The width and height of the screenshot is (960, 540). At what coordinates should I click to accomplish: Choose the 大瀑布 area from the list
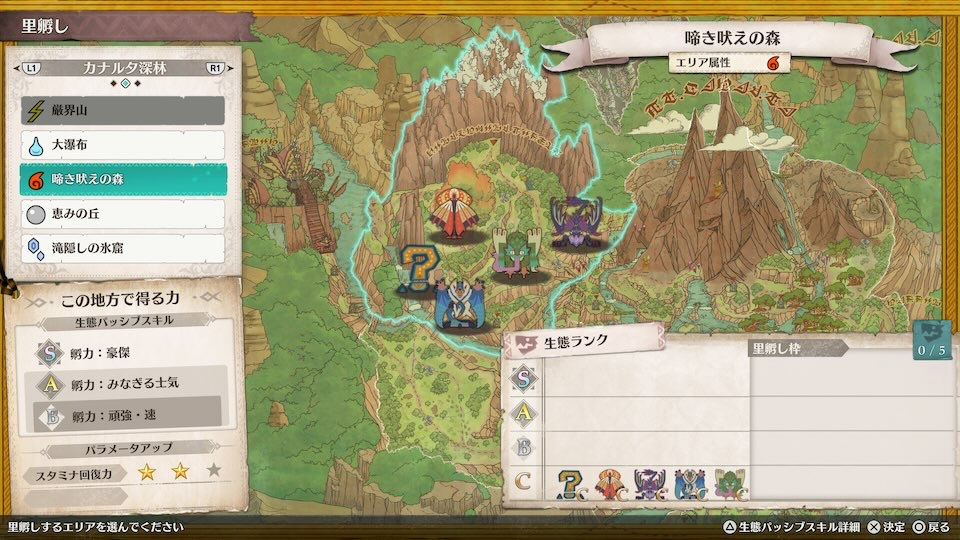122,145
